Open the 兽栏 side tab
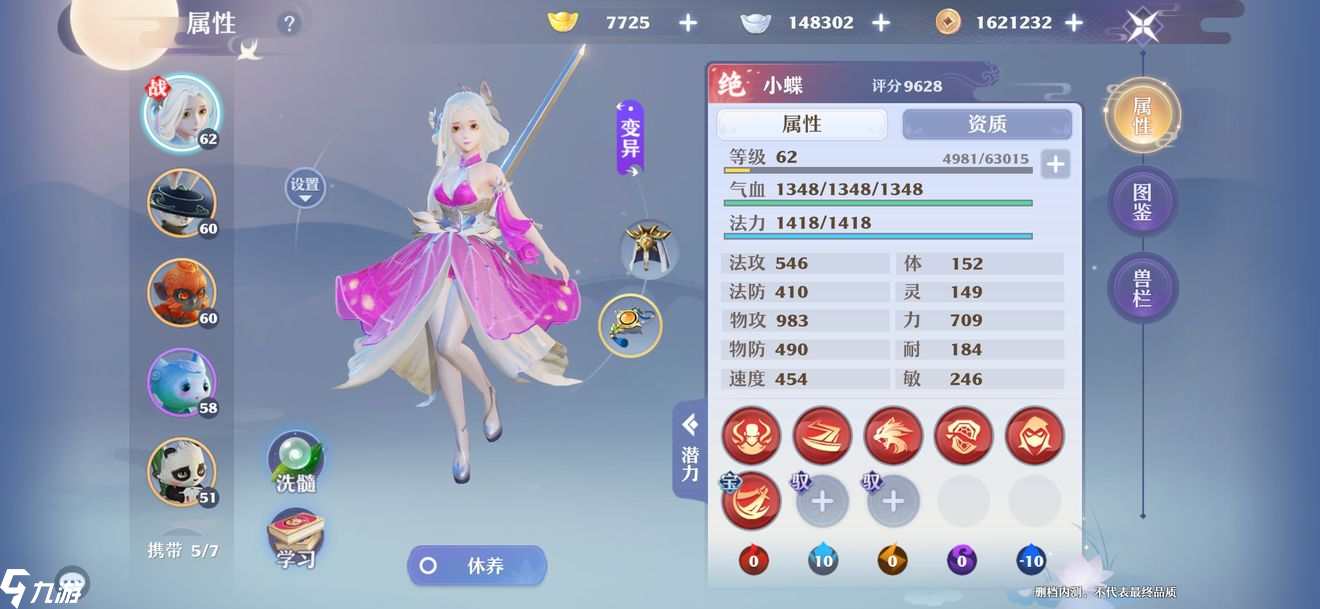This screenshot has width=1320, height=609. tap(1142, 287)
